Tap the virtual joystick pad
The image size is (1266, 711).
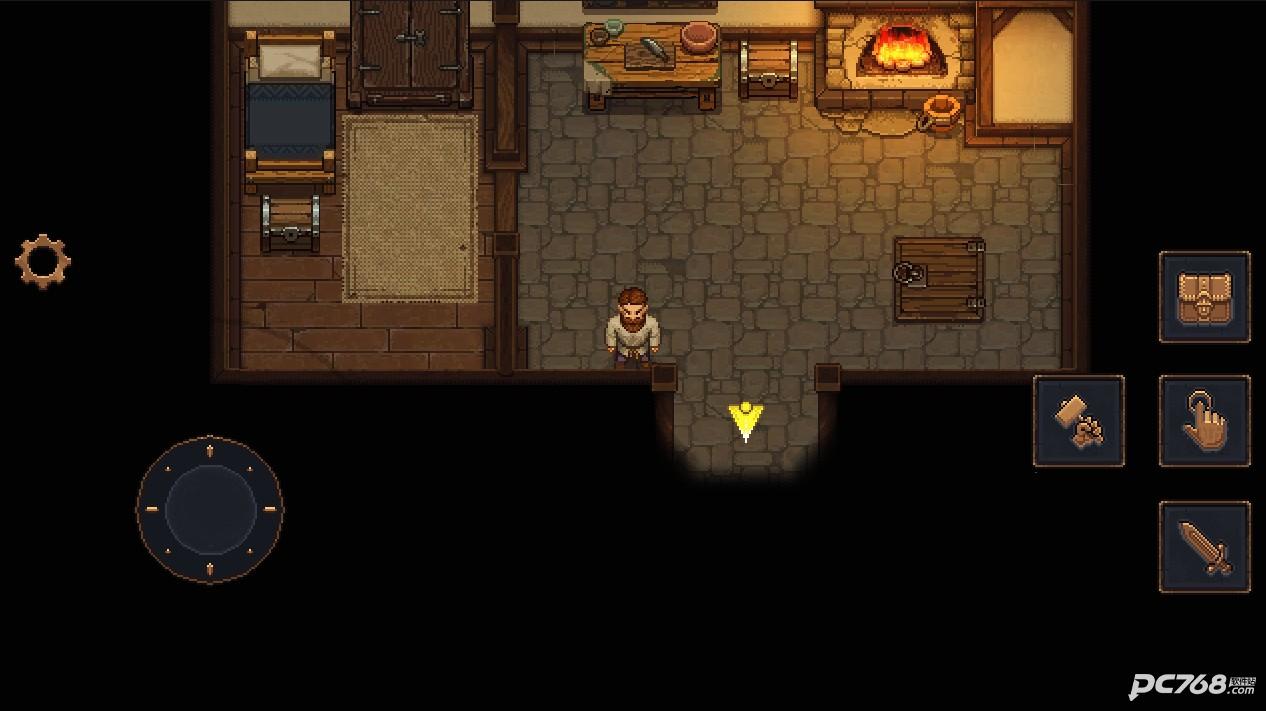point(210,509)
